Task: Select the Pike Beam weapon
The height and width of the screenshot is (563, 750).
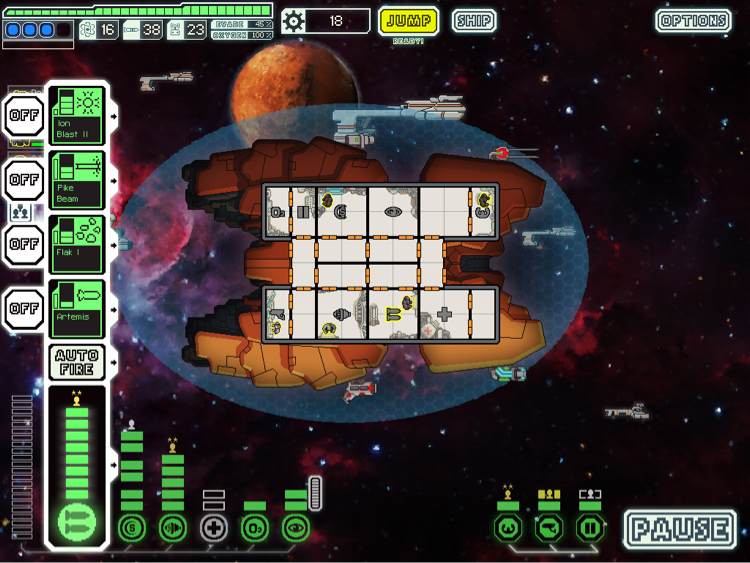Action: point(76,180)
